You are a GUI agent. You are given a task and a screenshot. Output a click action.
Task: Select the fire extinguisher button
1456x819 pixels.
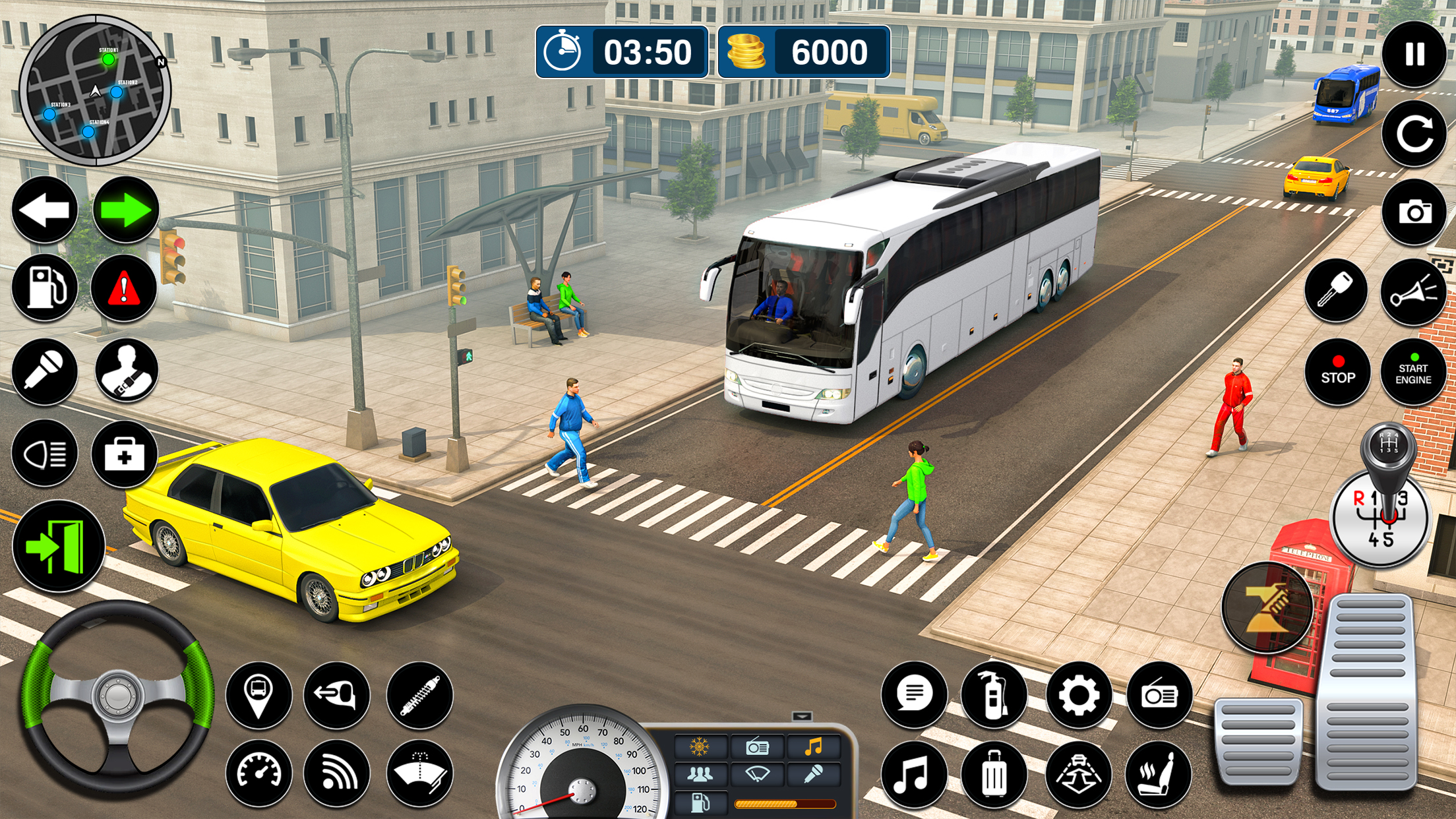994,695
